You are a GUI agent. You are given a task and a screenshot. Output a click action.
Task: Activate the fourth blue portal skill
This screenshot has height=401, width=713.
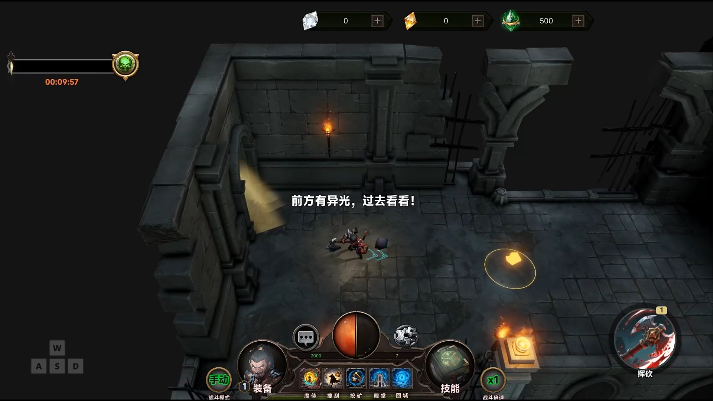379,378
